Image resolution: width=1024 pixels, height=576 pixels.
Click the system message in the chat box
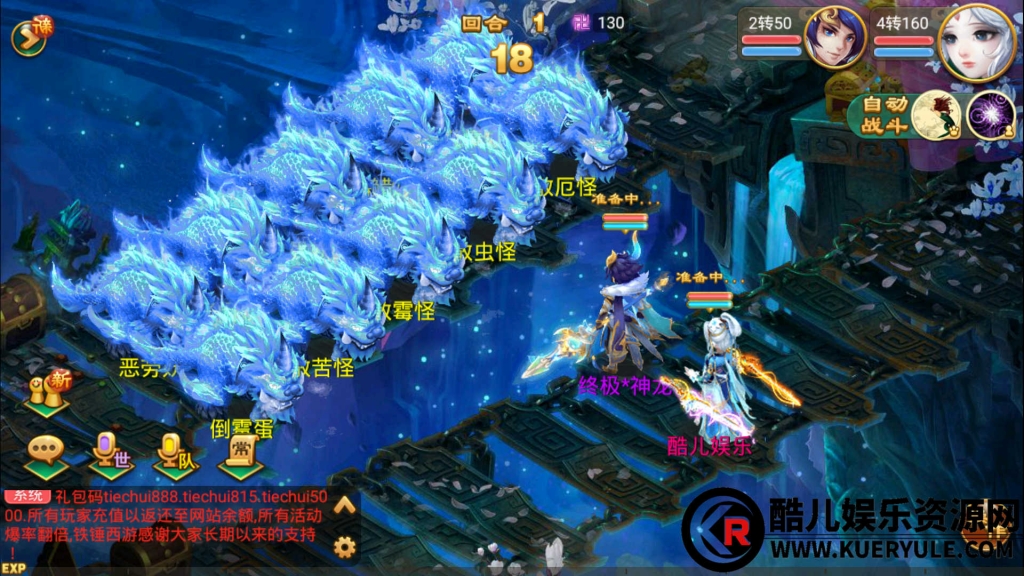point(165,517)
